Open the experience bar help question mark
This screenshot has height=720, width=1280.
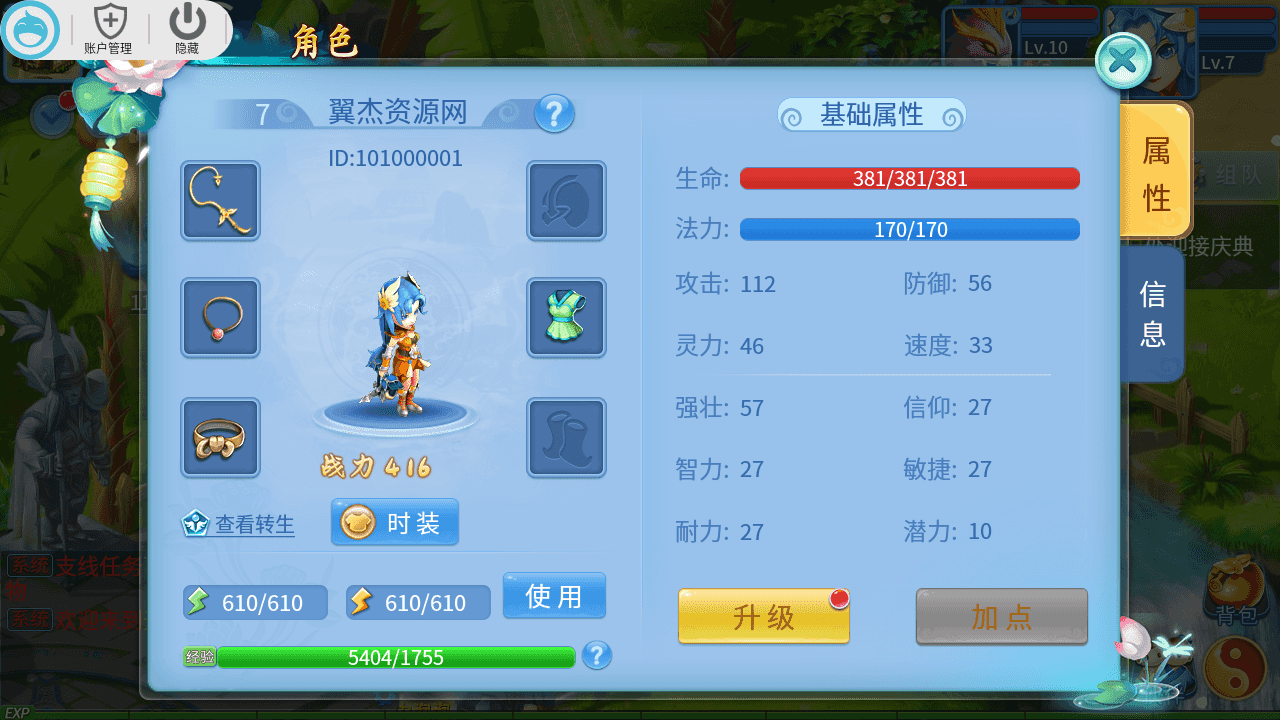coord(596,657)
